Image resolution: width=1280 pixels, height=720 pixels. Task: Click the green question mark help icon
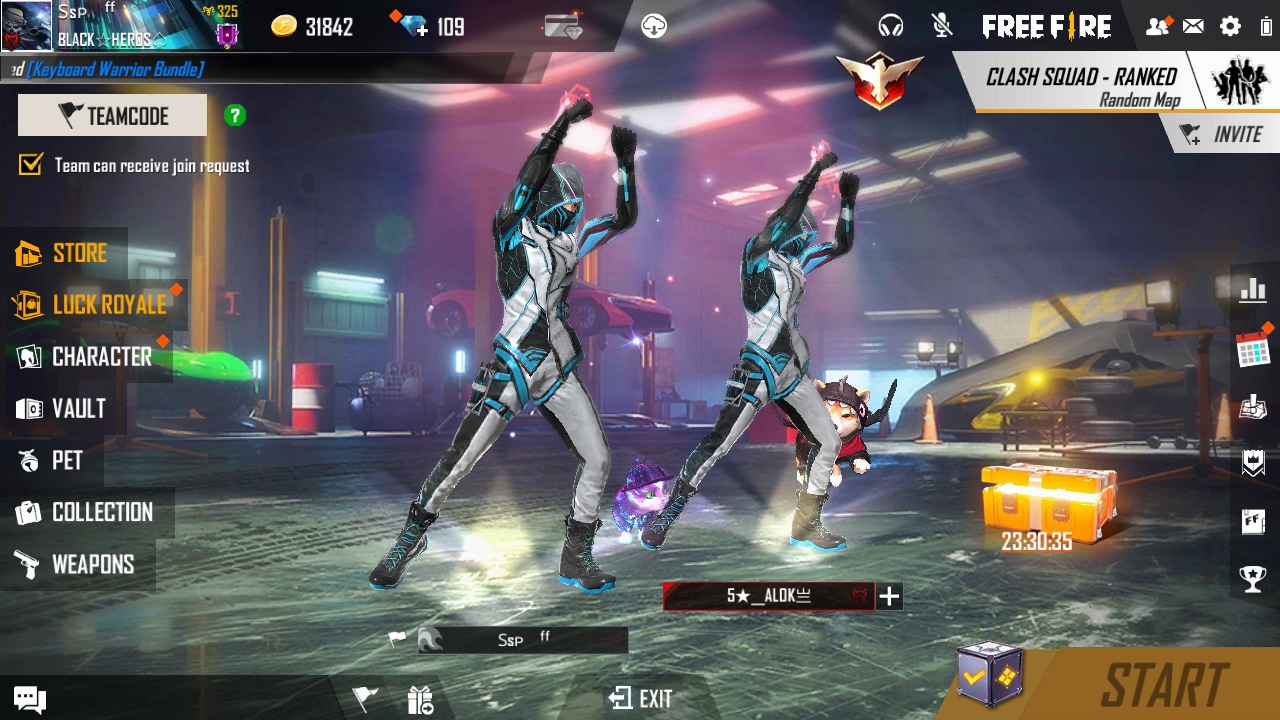click(235, 116)
